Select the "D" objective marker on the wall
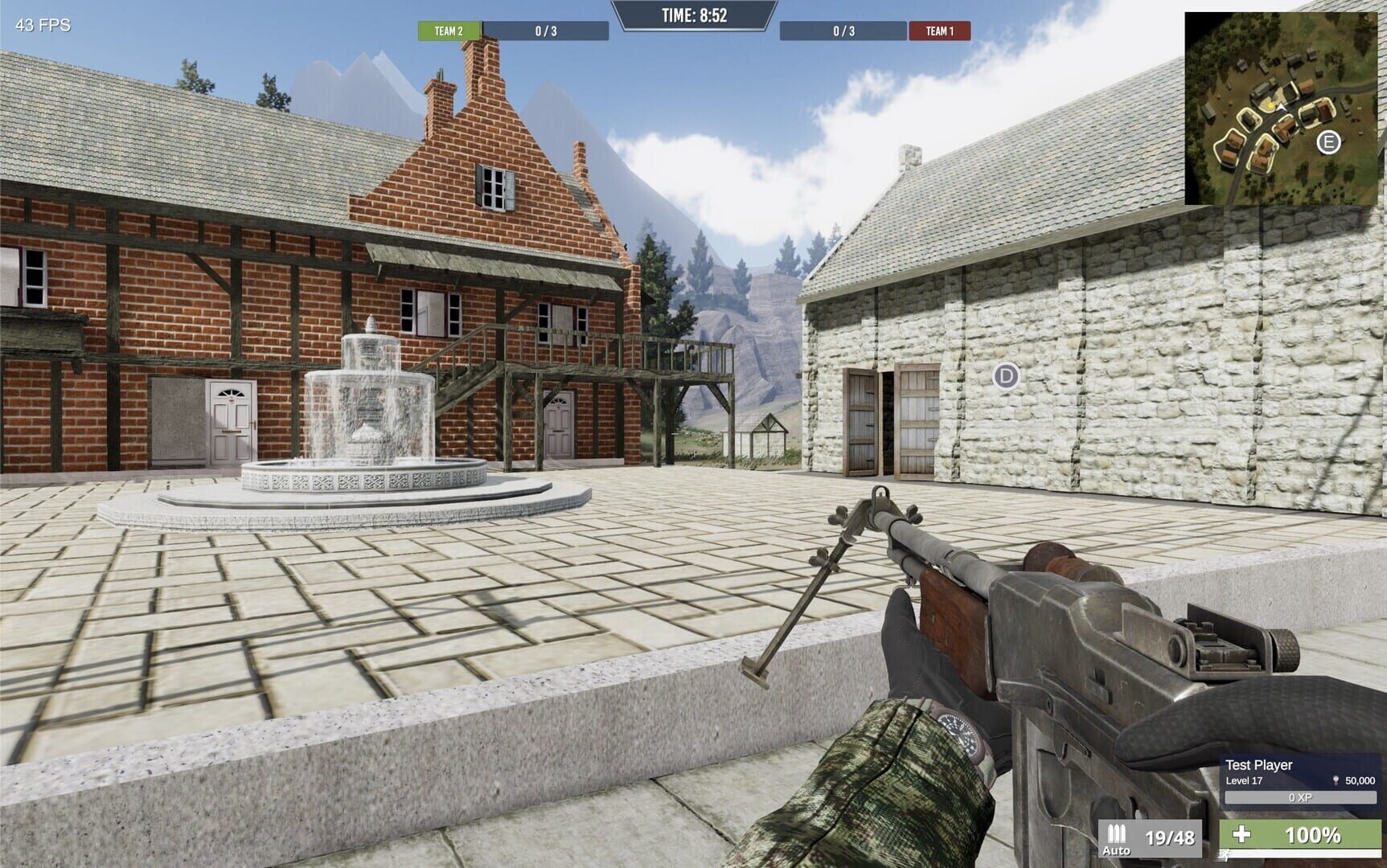Image resolution: width=1387 pixels, height=868 pixels. point(1004,375)
